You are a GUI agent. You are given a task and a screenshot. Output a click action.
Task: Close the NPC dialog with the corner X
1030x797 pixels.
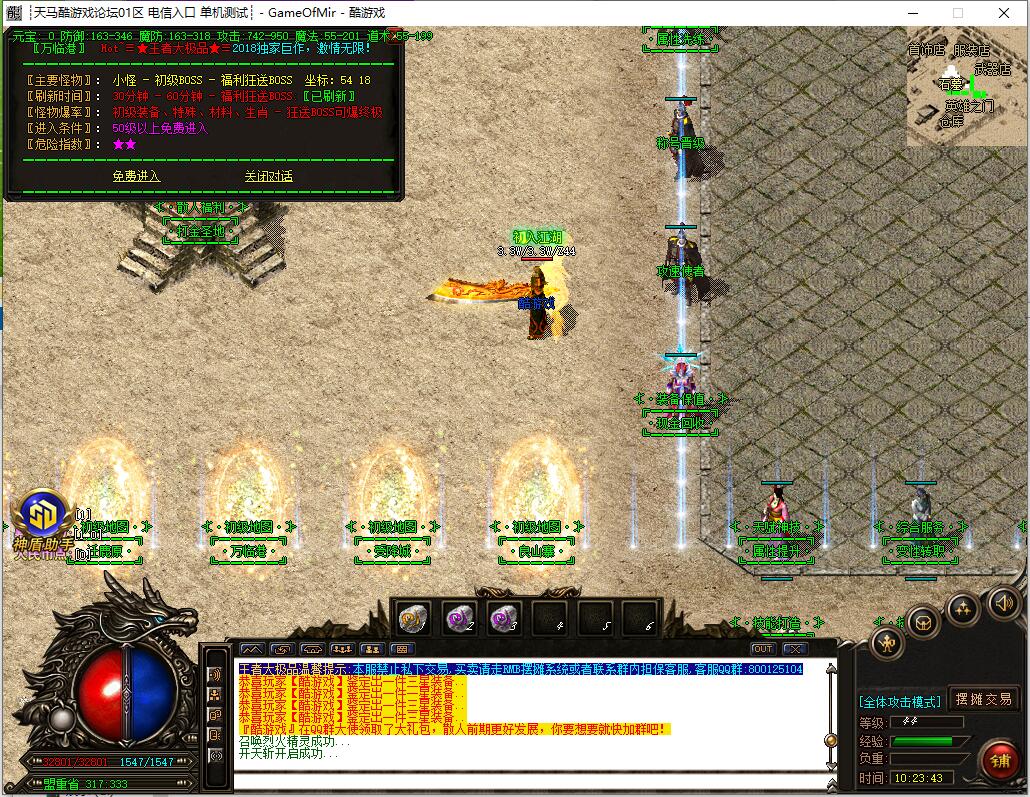pos(395,35)
